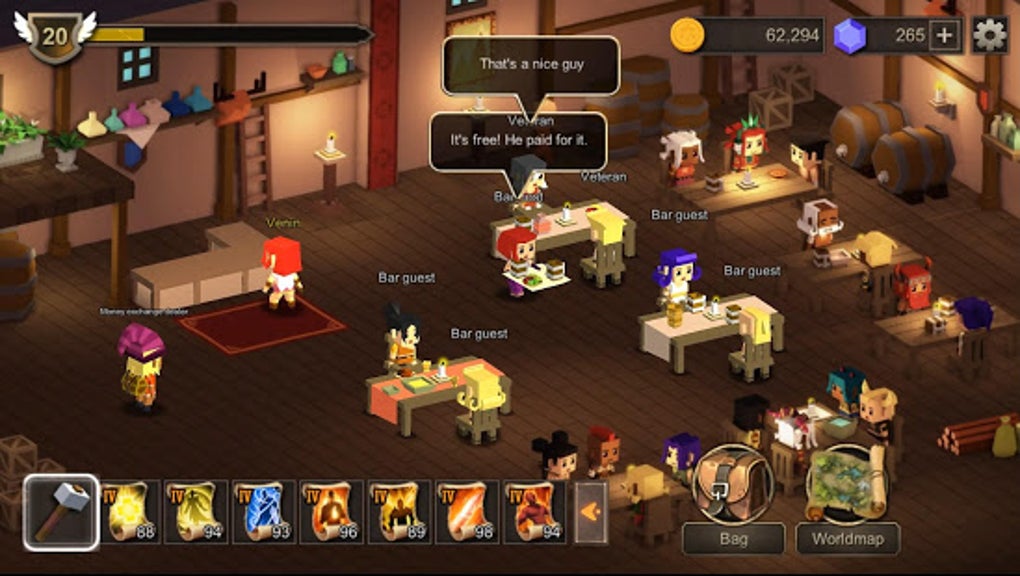Click the blue gem currency icon
Screen dimensions: 1020x576
pyautogui.click(x=848, y=35)
